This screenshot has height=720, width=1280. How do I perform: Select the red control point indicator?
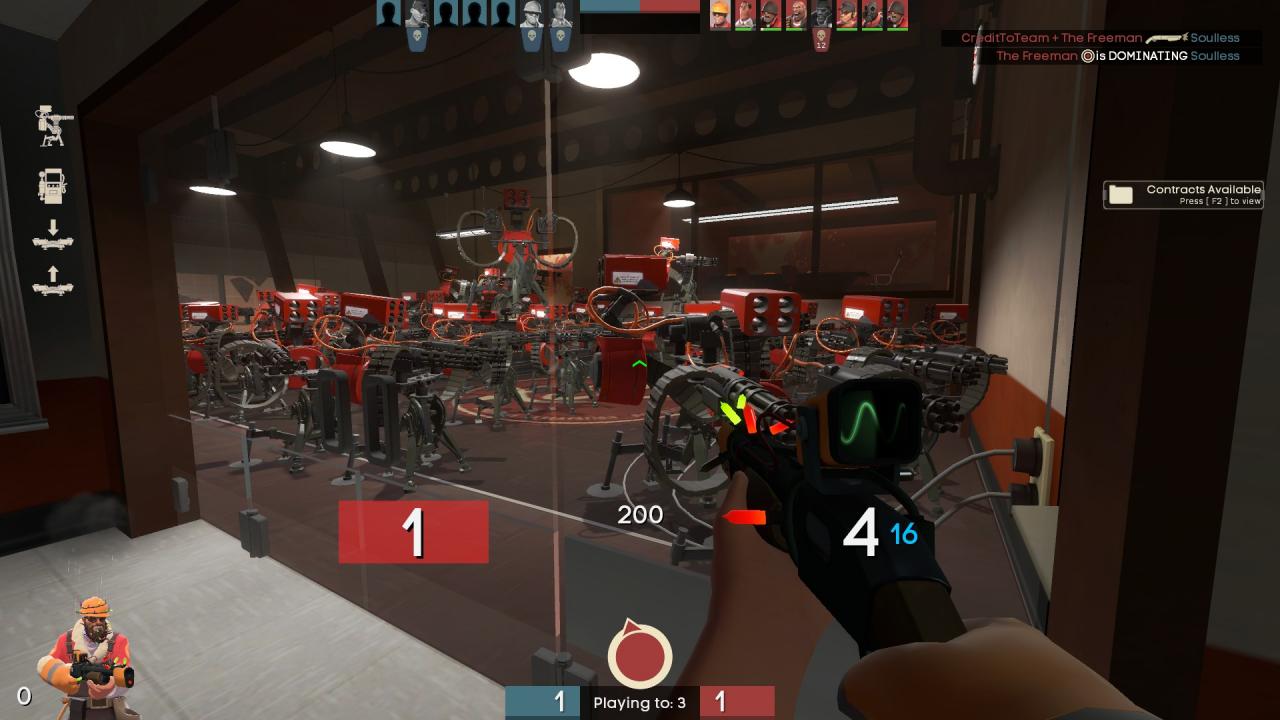(639, 654)
